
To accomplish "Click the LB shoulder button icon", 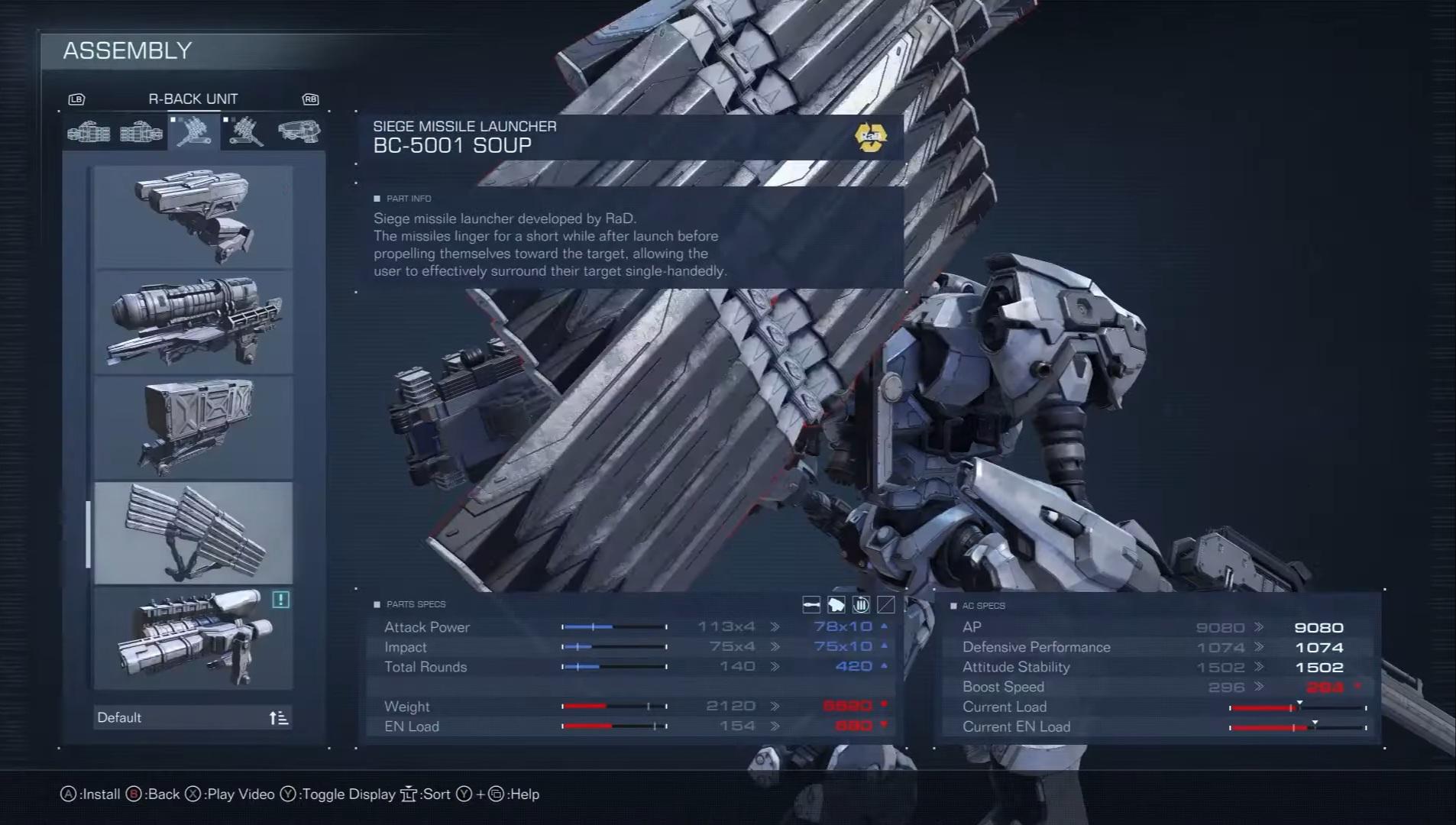I will (77, 99).
